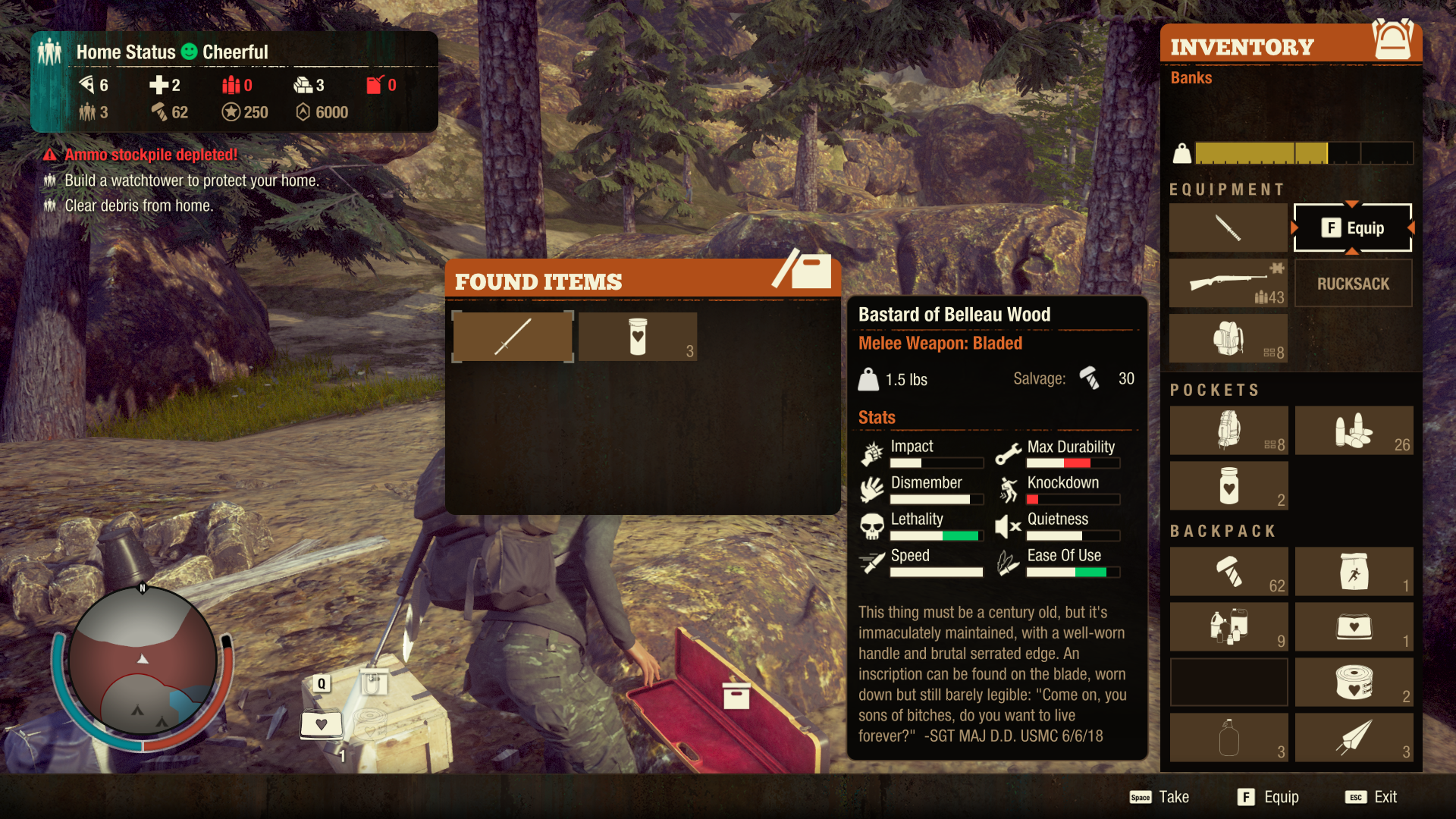The height and width of the screenshot is (819, 1456).
Task: Select the heart-marked tape roll stack
Action: (x=1354, y=682)
